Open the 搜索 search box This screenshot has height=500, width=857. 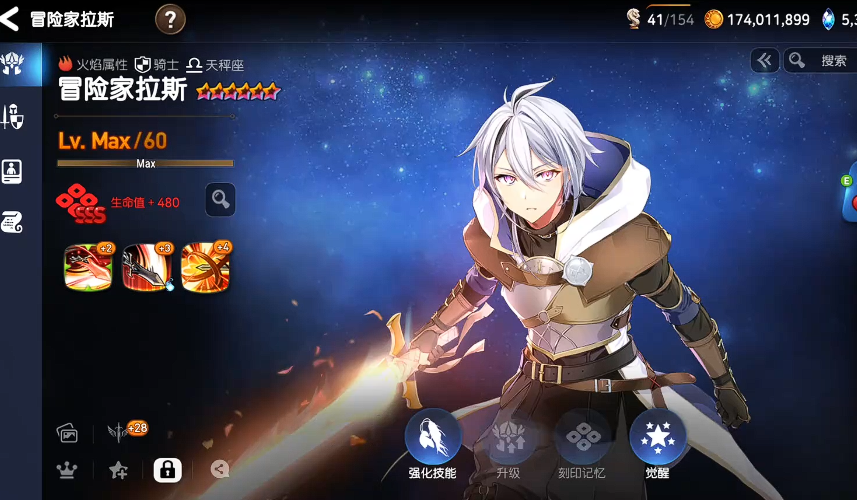click(820, 61)
